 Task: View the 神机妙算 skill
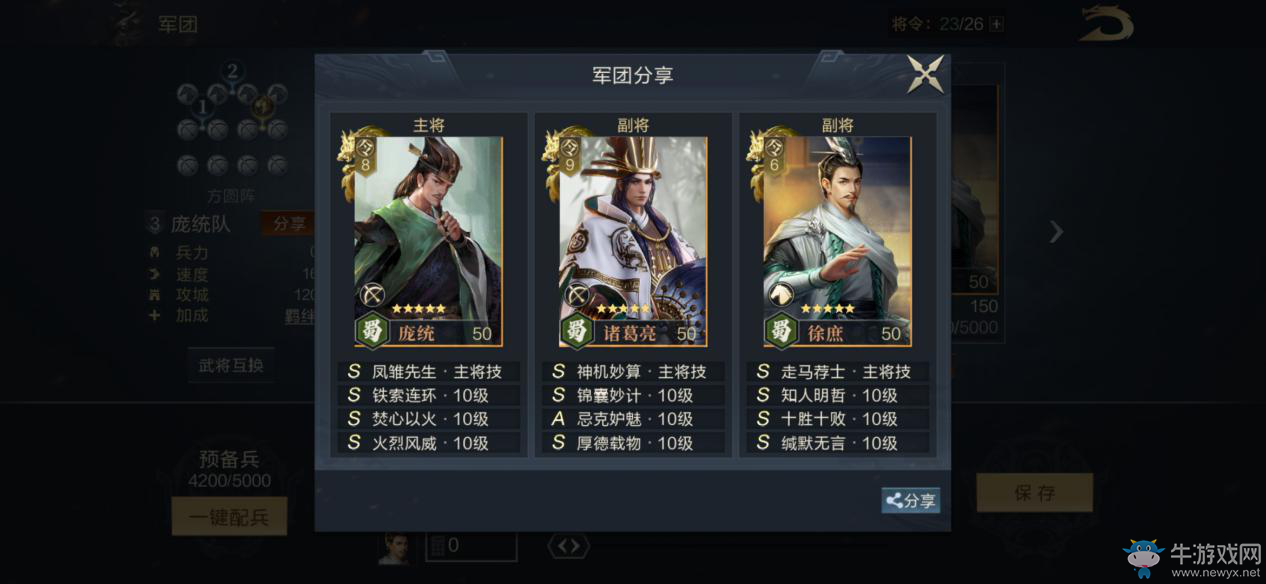point(634,371)
